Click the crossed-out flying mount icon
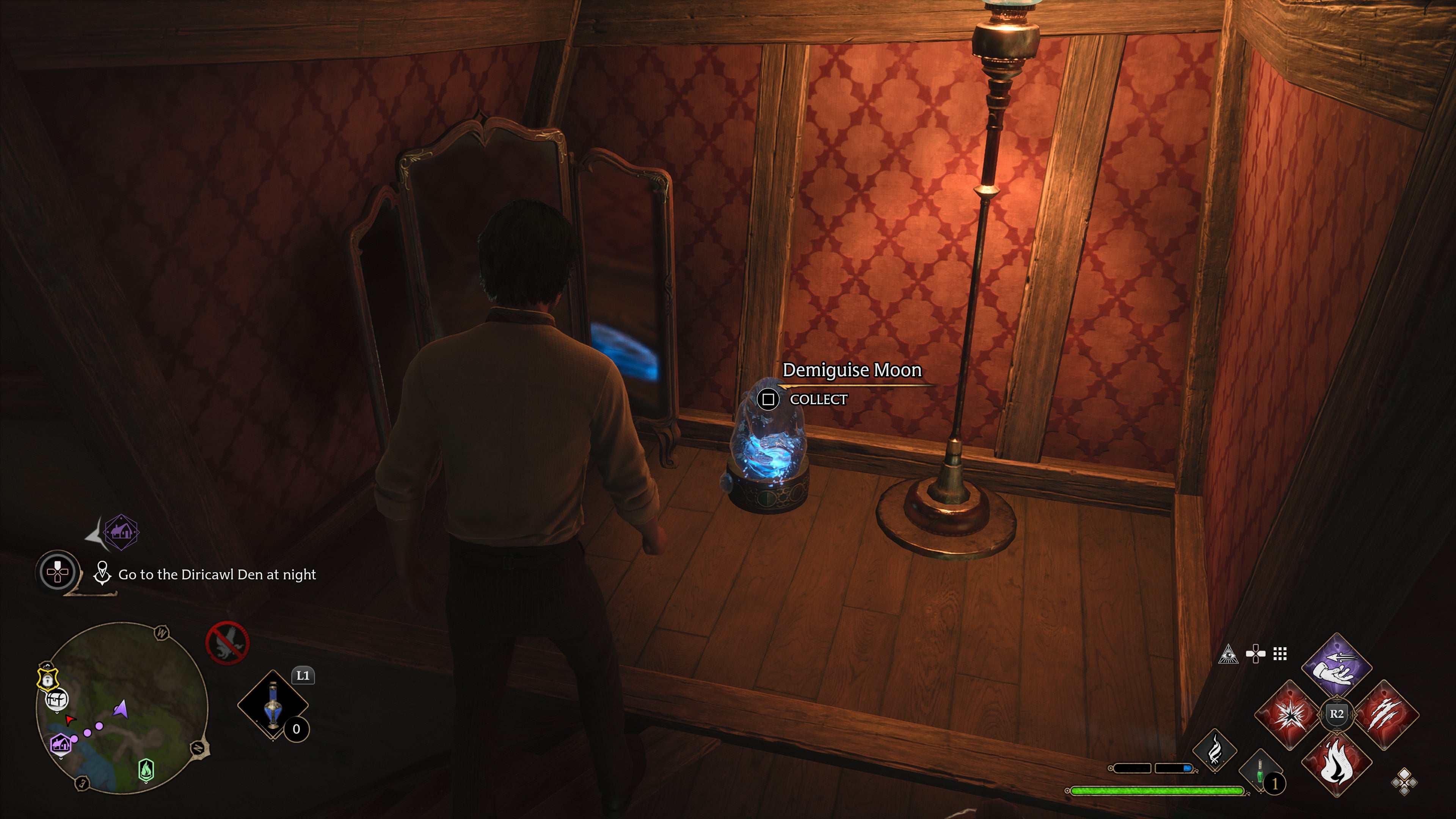Screen dimensions: 1456x819 (227, 643)
